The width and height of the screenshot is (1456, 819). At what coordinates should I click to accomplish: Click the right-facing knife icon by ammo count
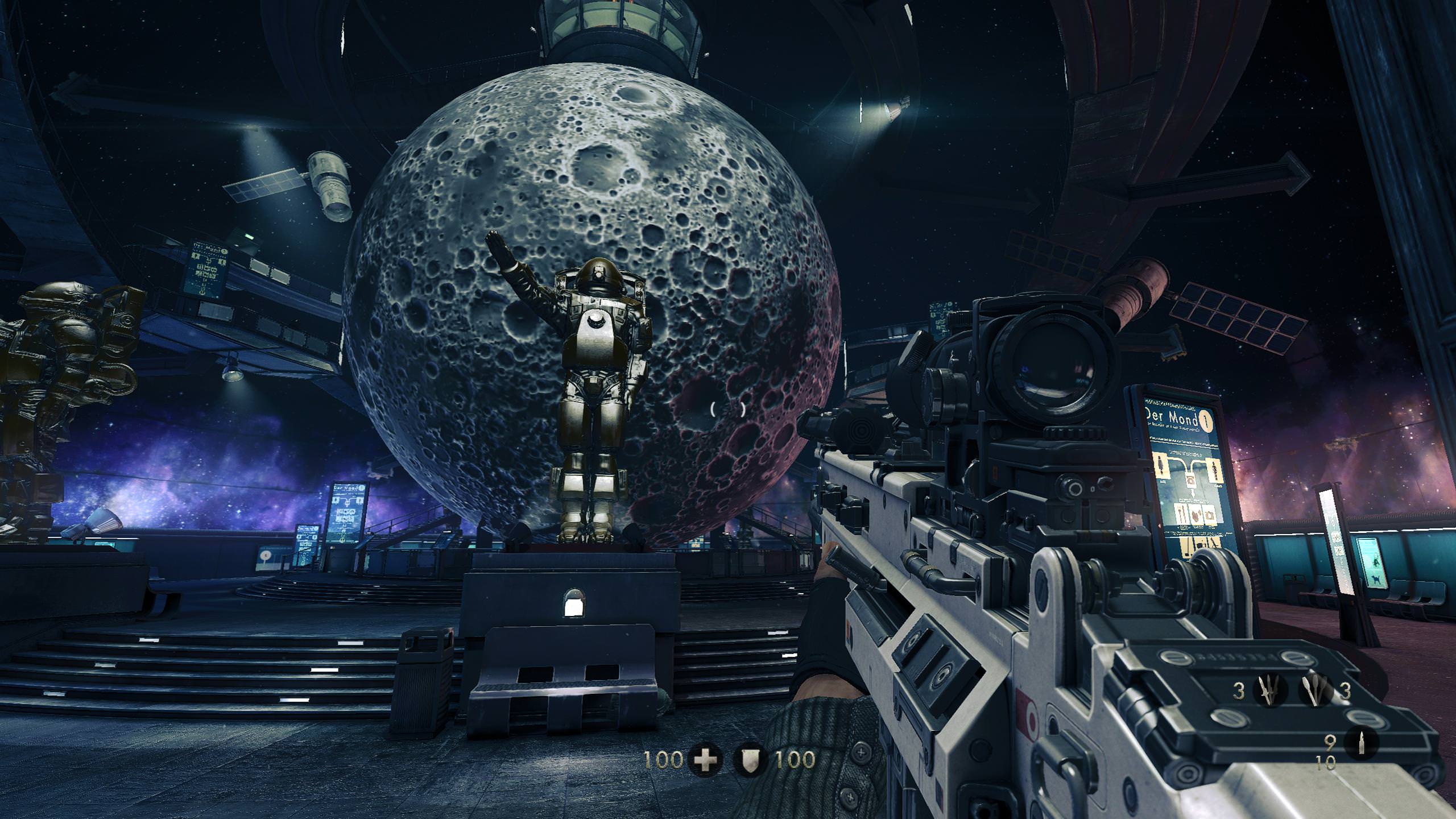tap(1313, 690)
